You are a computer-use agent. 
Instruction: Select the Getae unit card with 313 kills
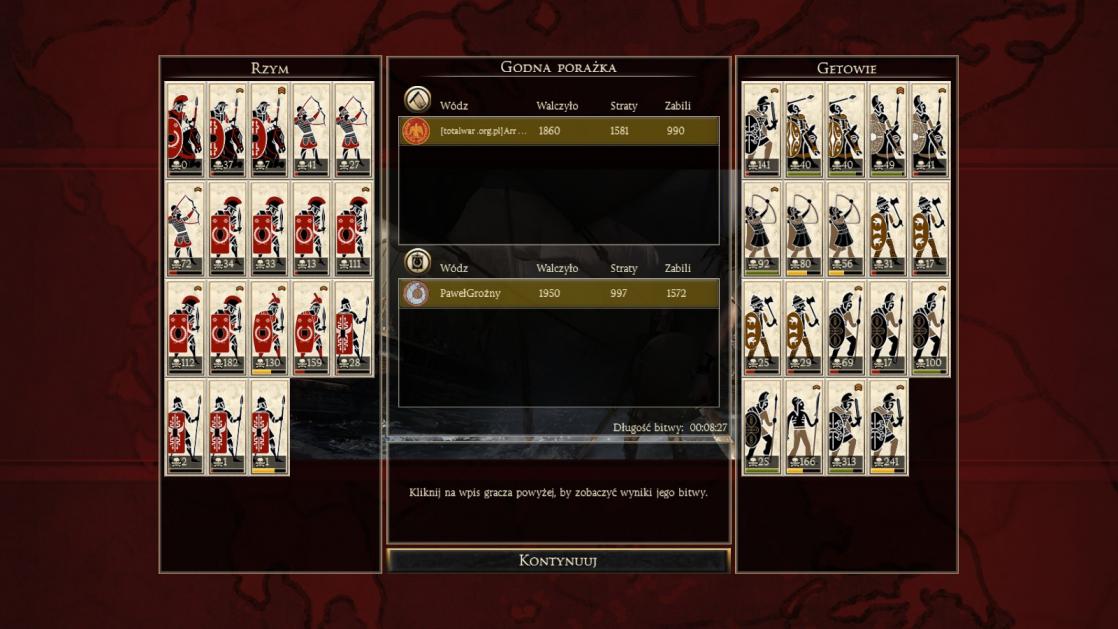[x=846, y=426]
